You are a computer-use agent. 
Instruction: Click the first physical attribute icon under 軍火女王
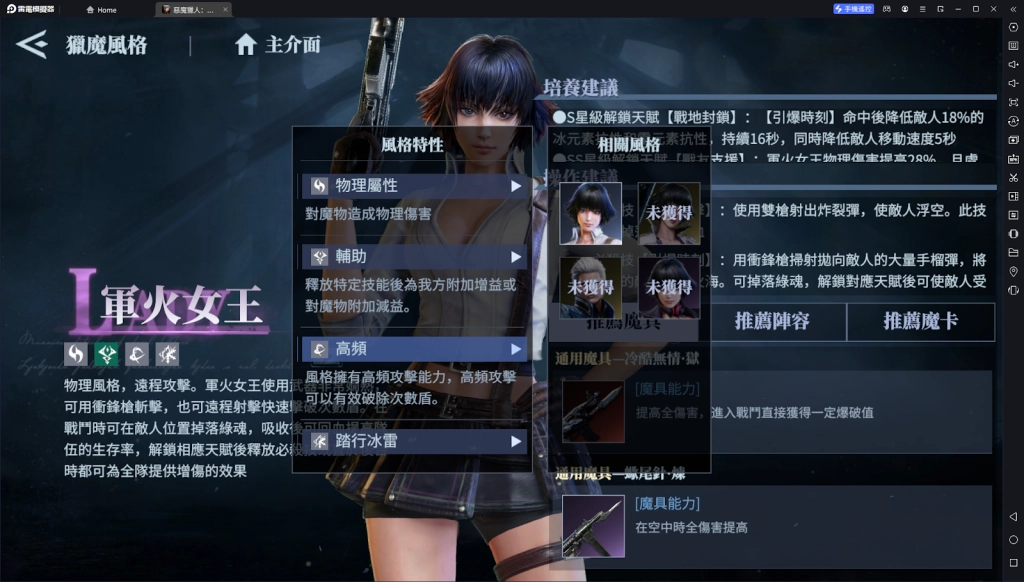tap(76, 354)
